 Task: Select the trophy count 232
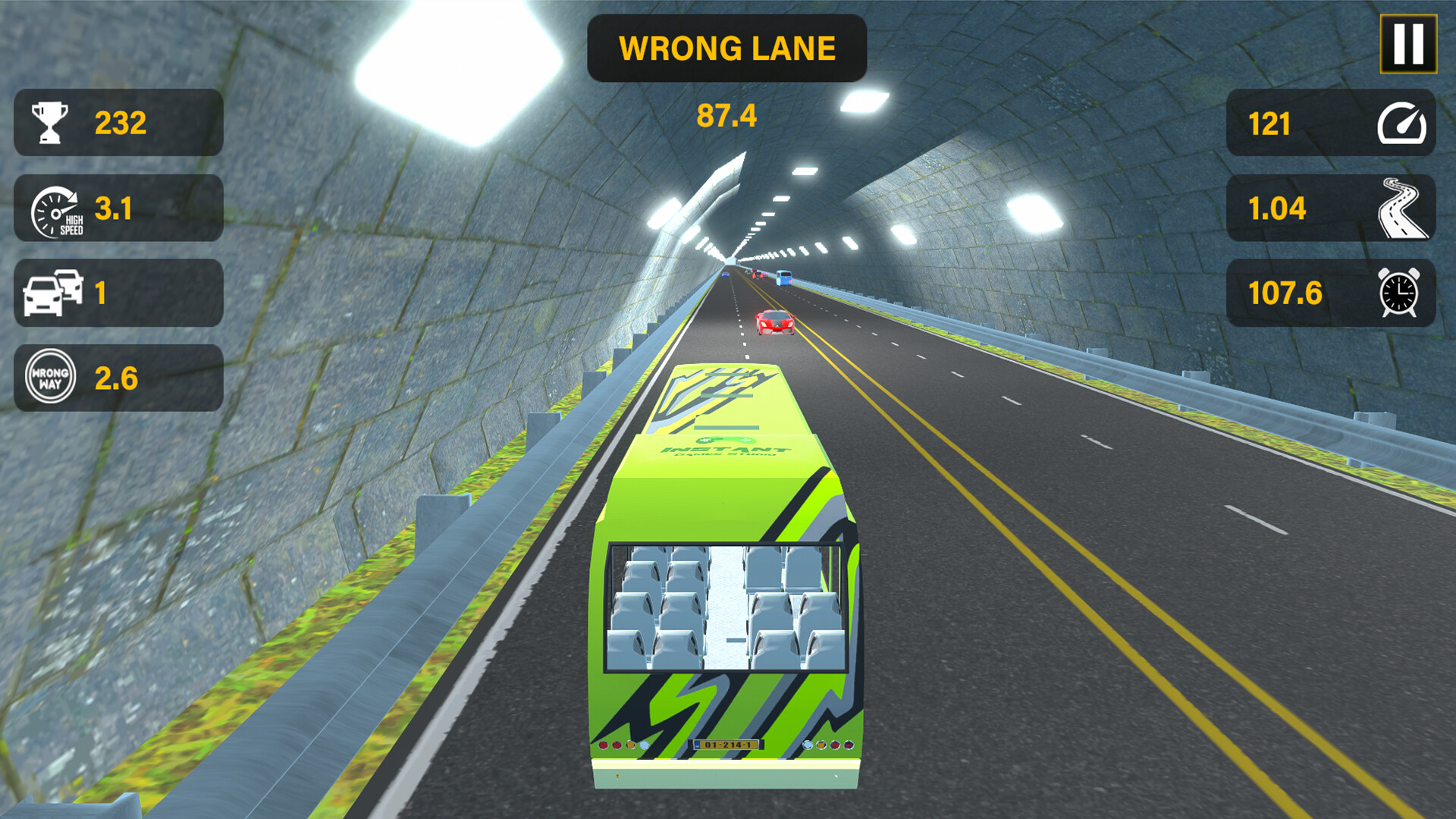120,121
